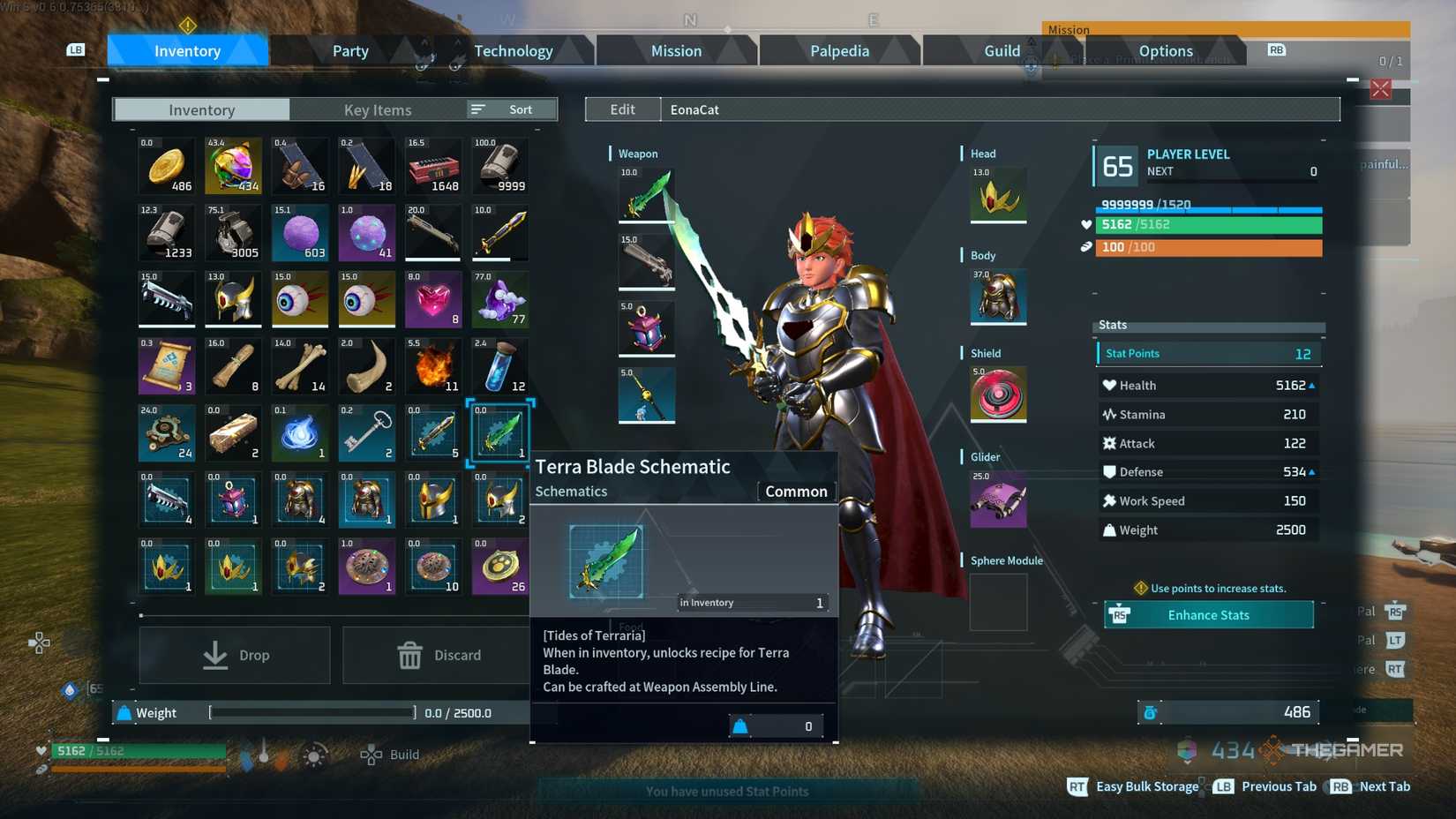Screen dimensions: 1456x819
Task: Click the equipped Glider slot
Action: click(x=997, y=499)
